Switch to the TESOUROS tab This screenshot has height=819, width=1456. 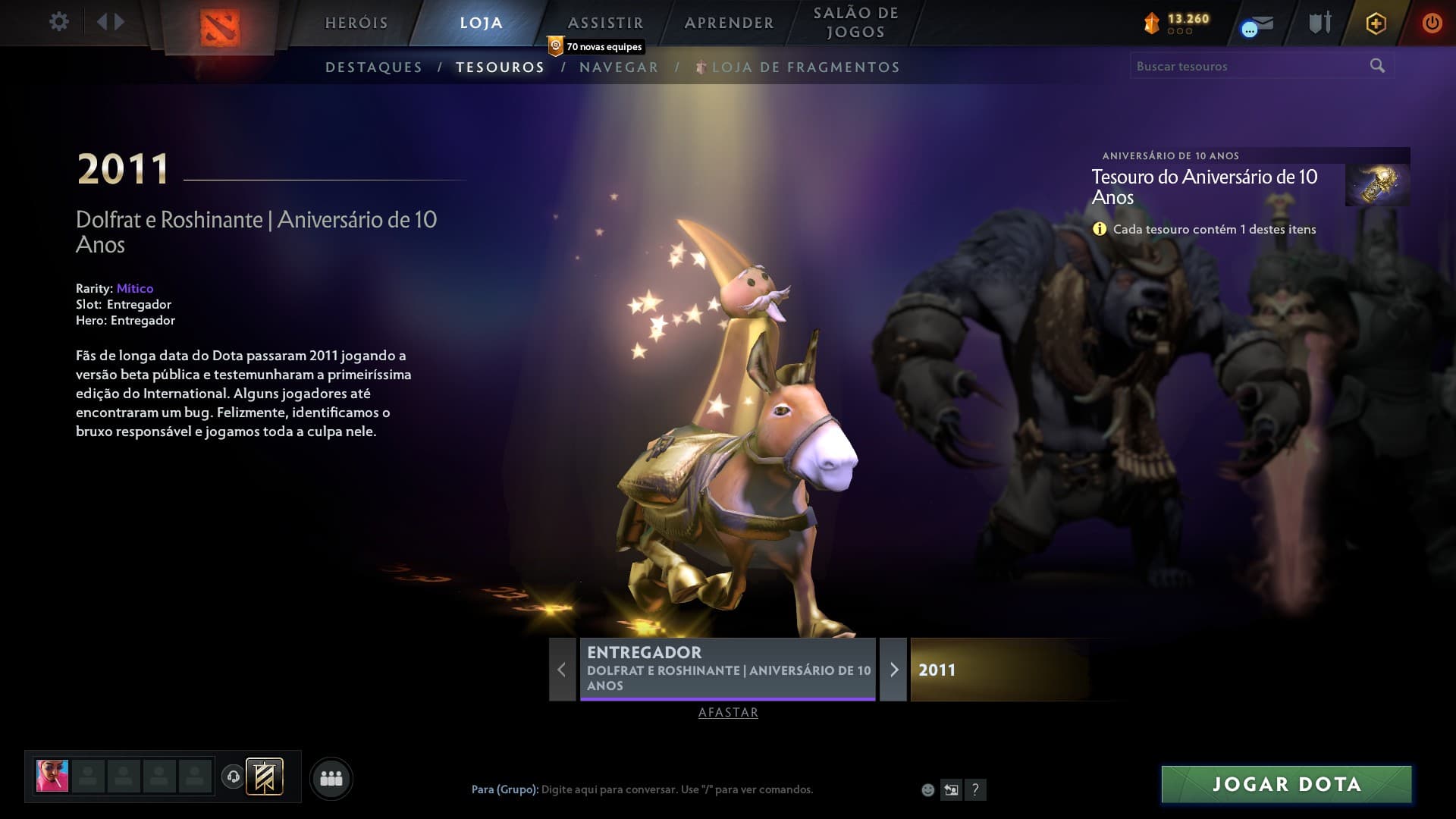pyautogui.click(x=499, y=67)
